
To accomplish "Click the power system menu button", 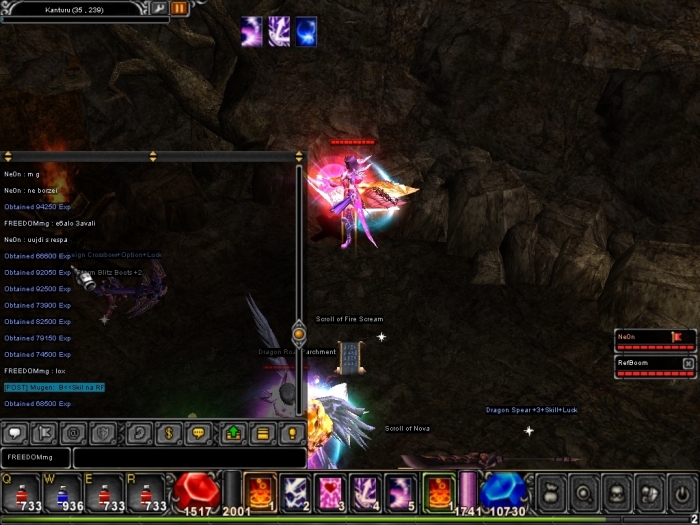I will tap(681, 492).
